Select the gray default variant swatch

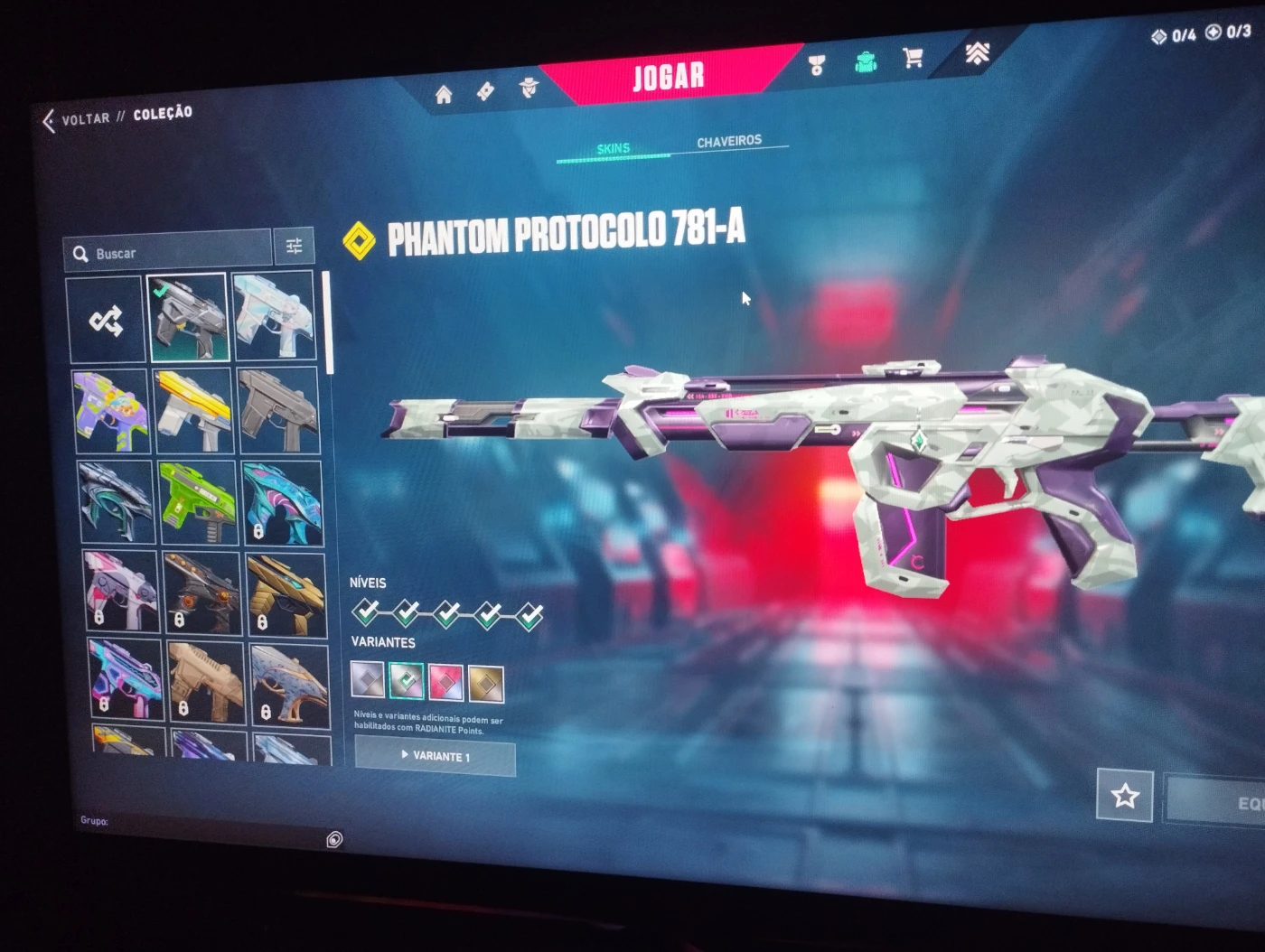tap(367, 679)
